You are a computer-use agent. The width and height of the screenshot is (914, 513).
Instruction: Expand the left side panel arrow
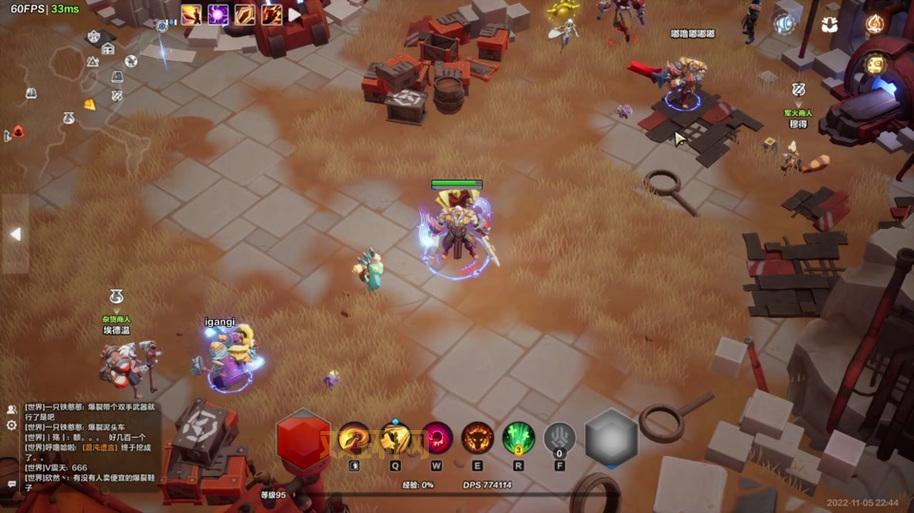[x=15, y=233]
